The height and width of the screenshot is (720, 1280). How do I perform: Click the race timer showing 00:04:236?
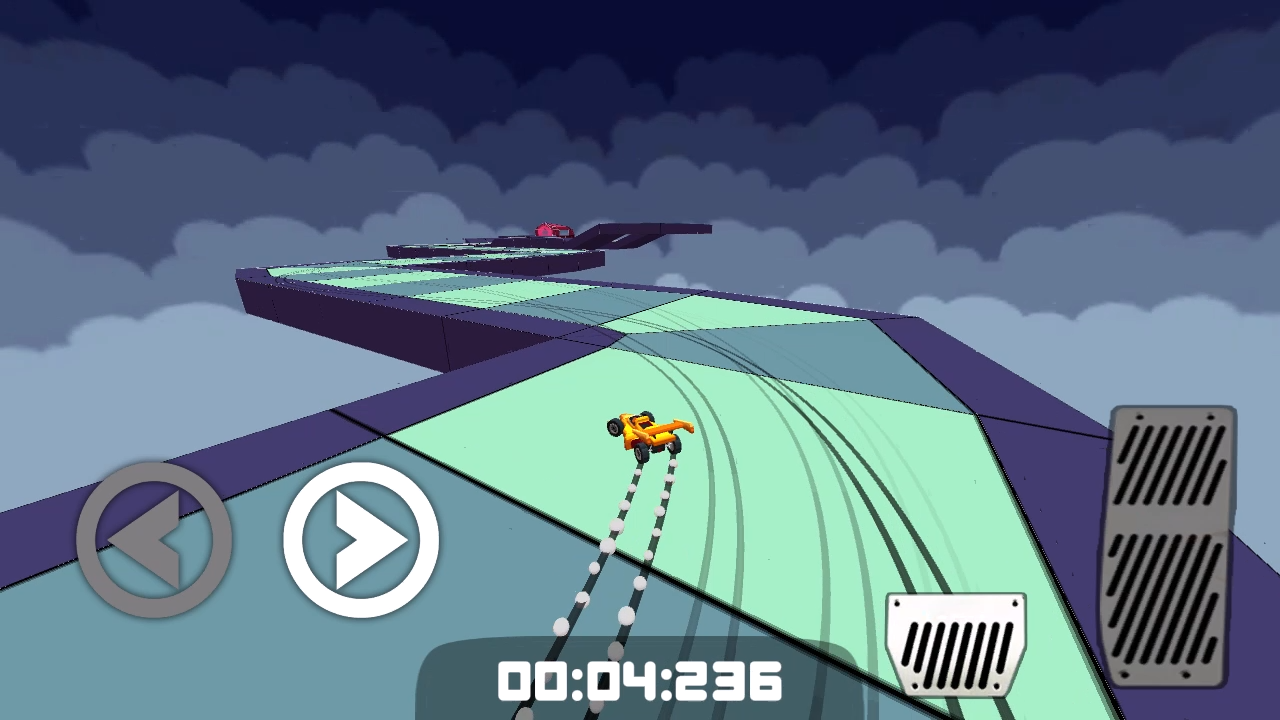pos(640,683)
